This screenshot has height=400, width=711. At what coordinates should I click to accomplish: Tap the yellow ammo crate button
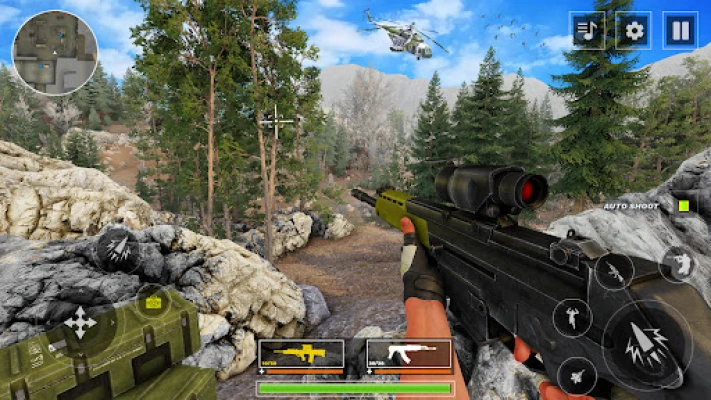153,301
